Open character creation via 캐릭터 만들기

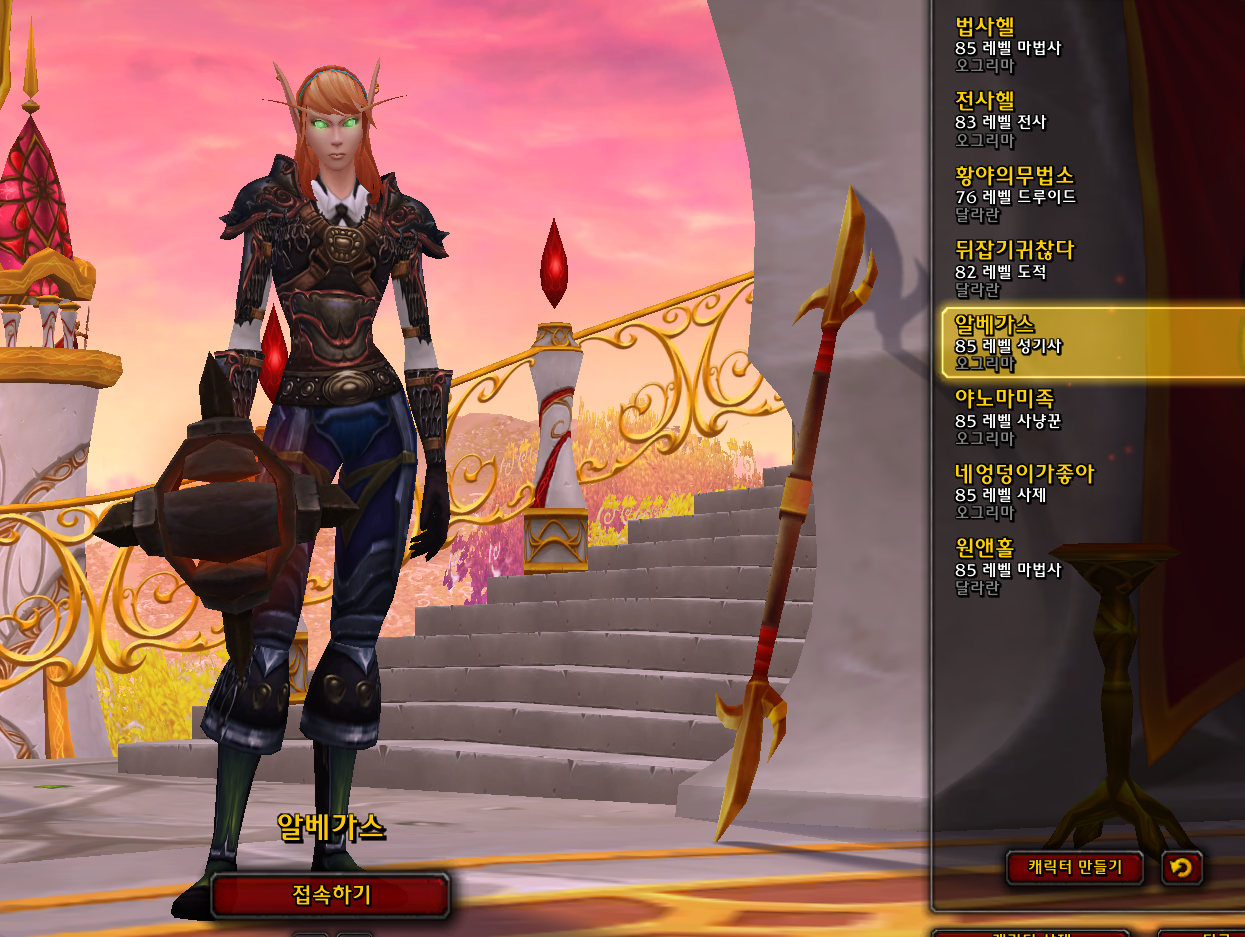click(1075, 867)
